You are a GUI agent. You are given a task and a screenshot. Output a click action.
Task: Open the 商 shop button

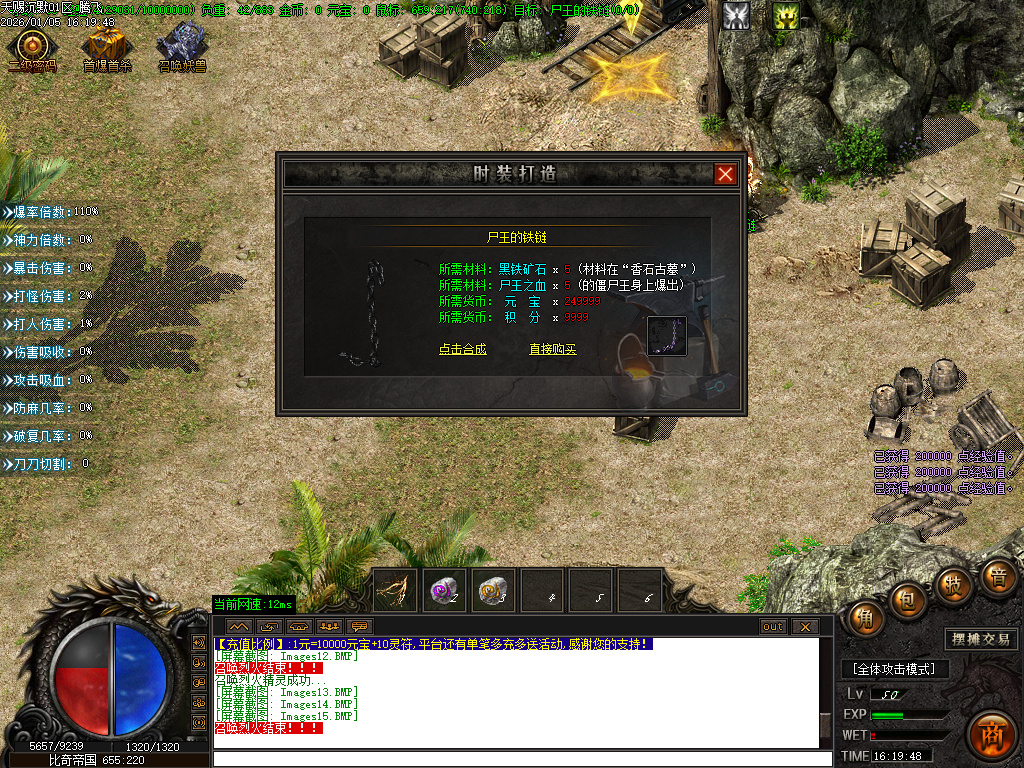[992, 733]
